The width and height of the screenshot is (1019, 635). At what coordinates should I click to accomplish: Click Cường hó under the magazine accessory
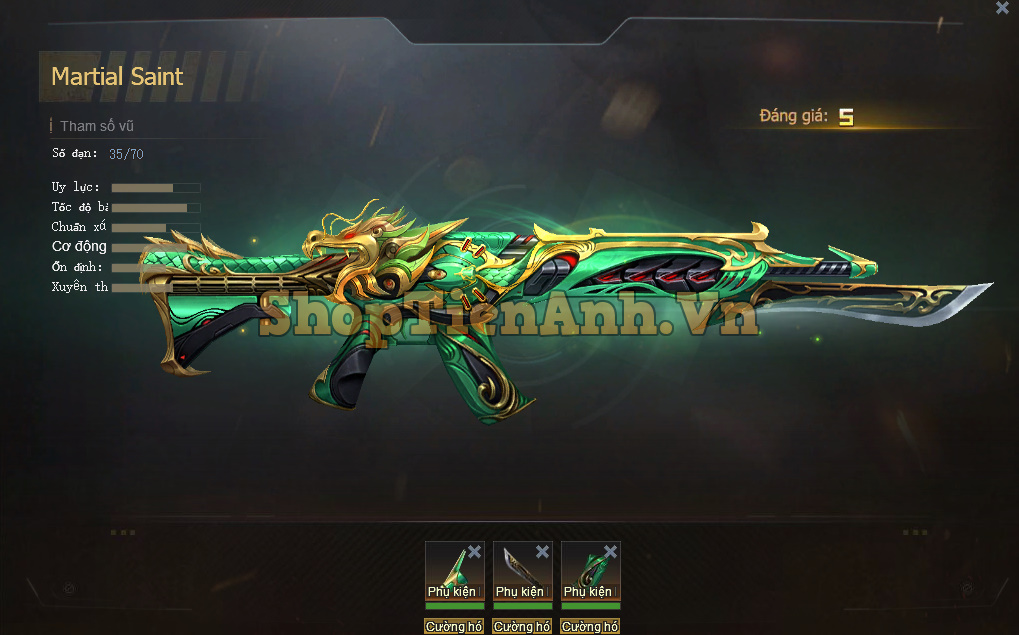(590, 627)
